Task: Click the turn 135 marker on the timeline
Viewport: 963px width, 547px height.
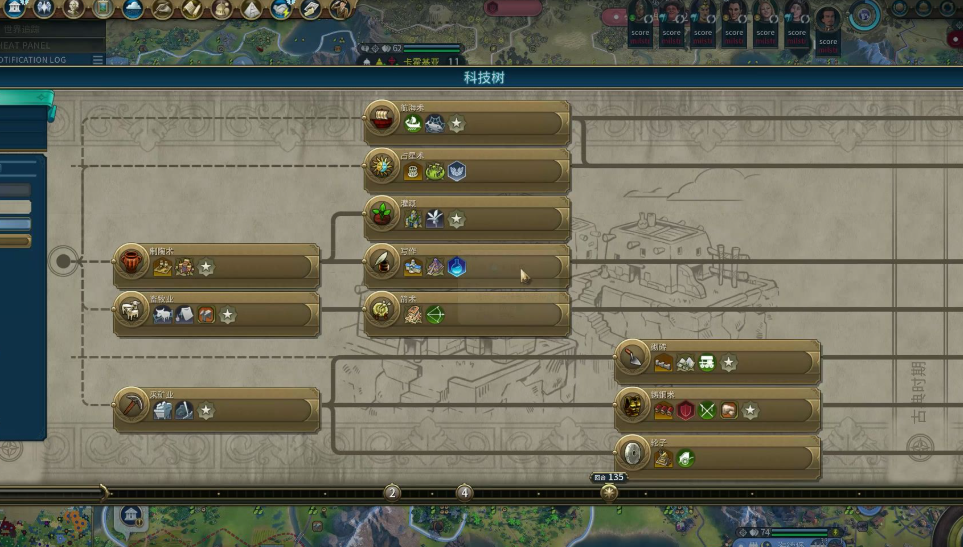Action: pos(609,492)
